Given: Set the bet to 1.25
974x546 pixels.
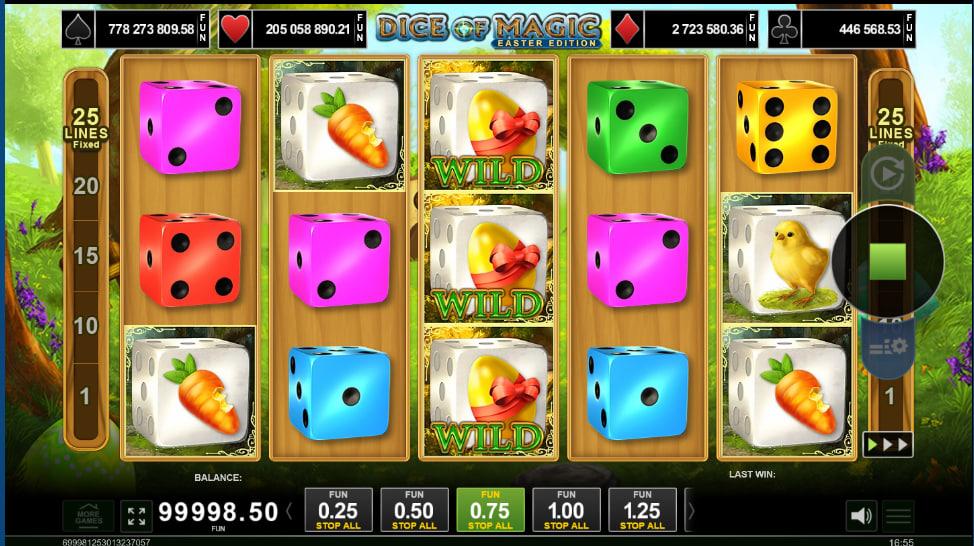Looking at the screenshot, I should pos(642,510).
